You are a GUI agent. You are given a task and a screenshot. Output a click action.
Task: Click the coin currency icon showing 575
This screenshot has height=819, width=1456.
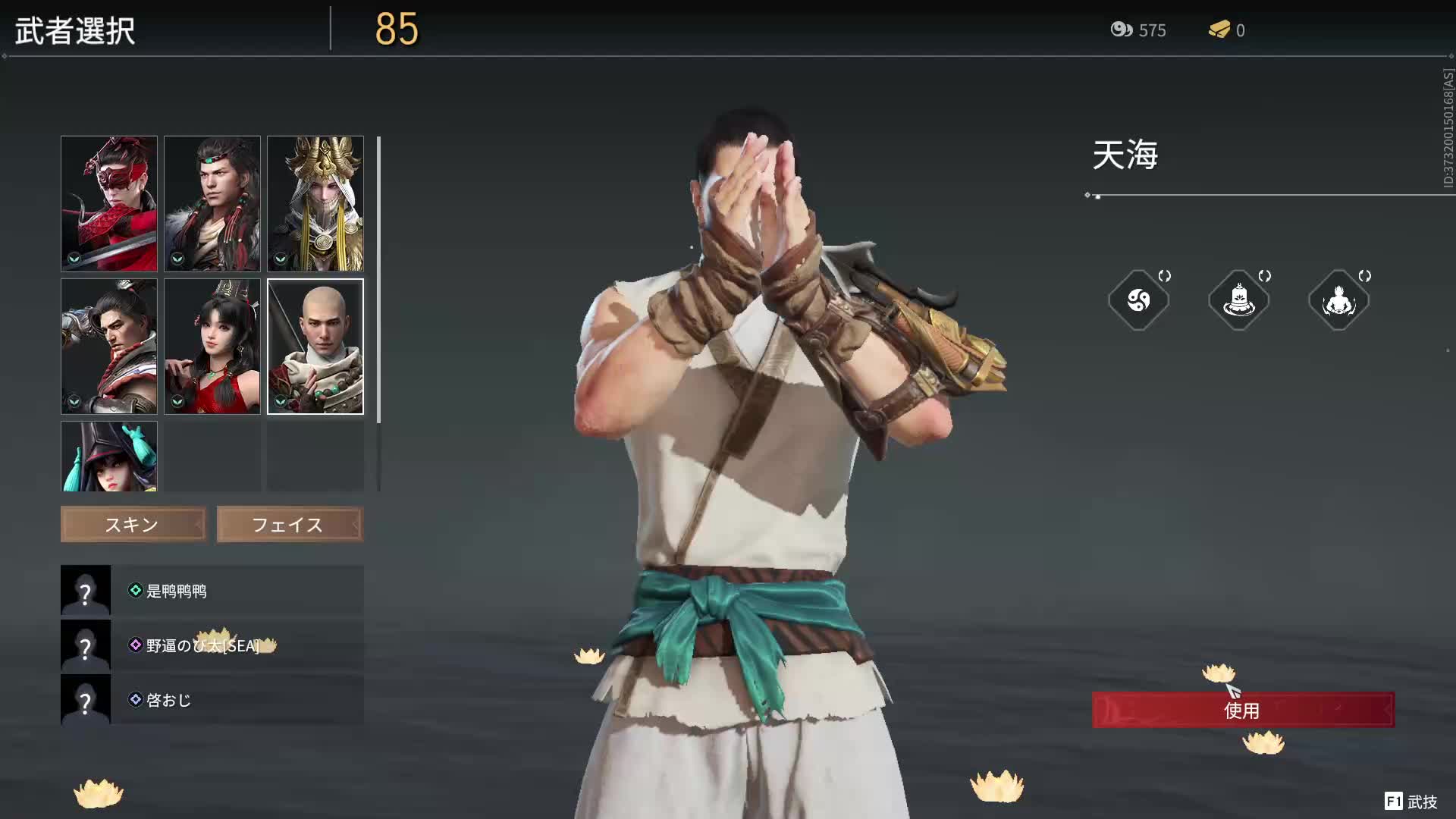(1120, 30)
